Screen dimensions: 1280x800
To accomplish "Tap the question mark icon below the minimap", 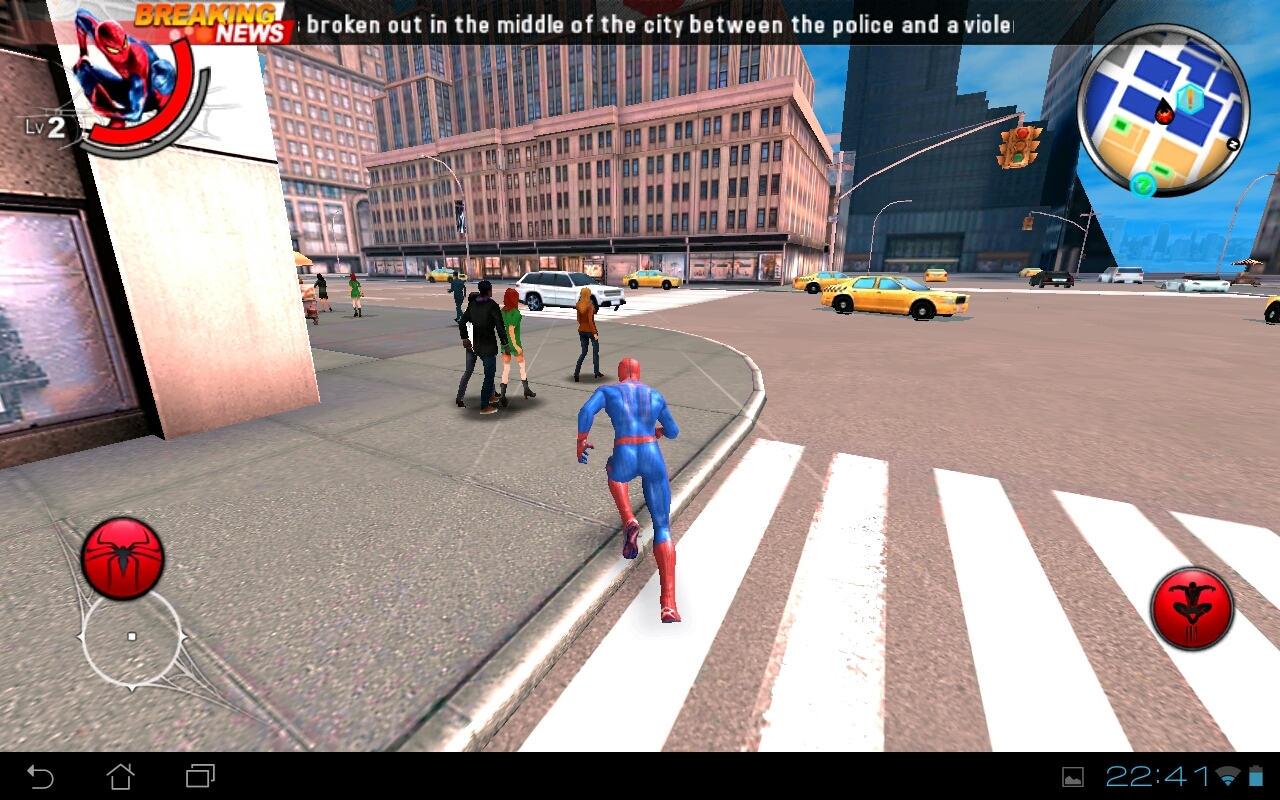I will pyautogui.click(x=1143, y=184).
